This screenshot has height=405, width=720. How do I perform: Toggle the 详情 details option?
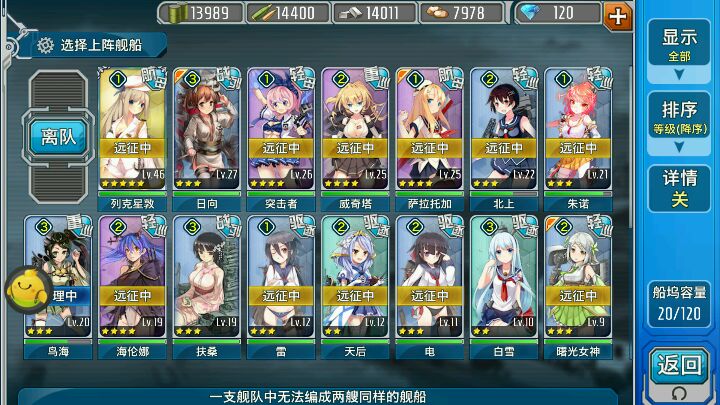click(x=679, y=188)
